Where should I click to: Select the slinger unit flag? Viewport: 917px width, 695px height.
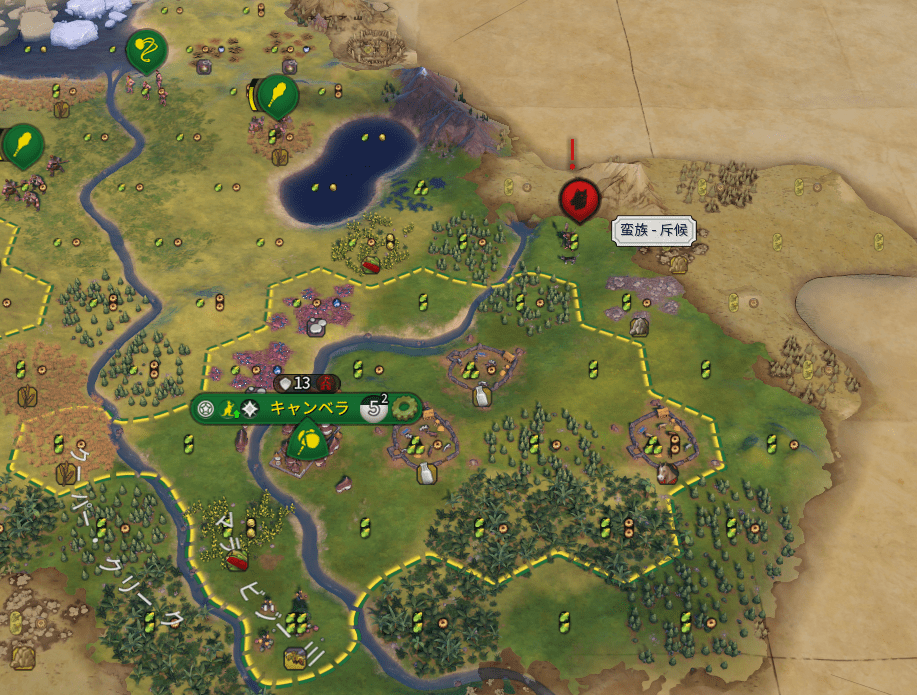tap(146, 51)
